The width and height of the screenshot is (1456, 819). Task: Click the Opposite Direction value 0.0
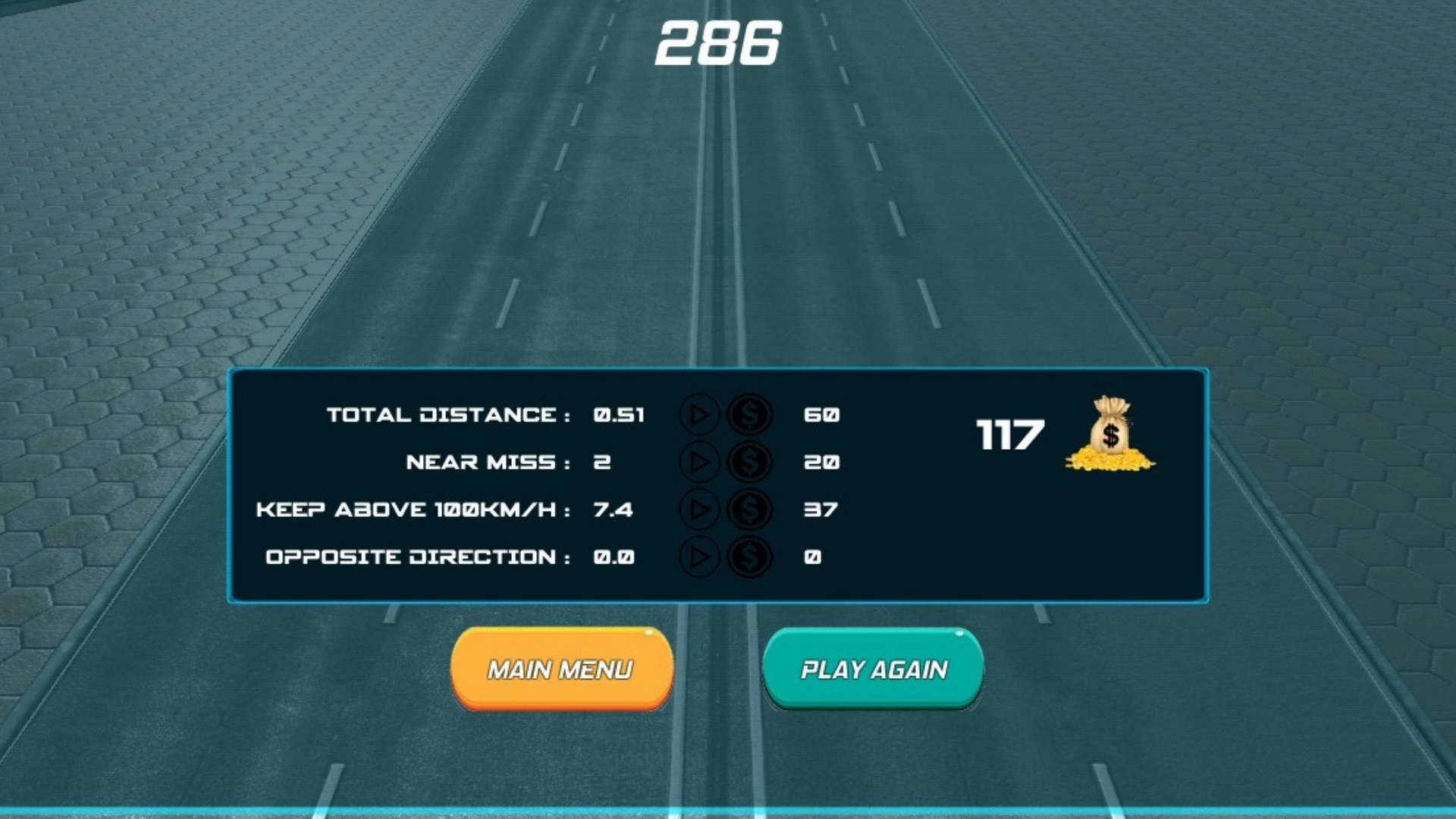click(613, 557)
